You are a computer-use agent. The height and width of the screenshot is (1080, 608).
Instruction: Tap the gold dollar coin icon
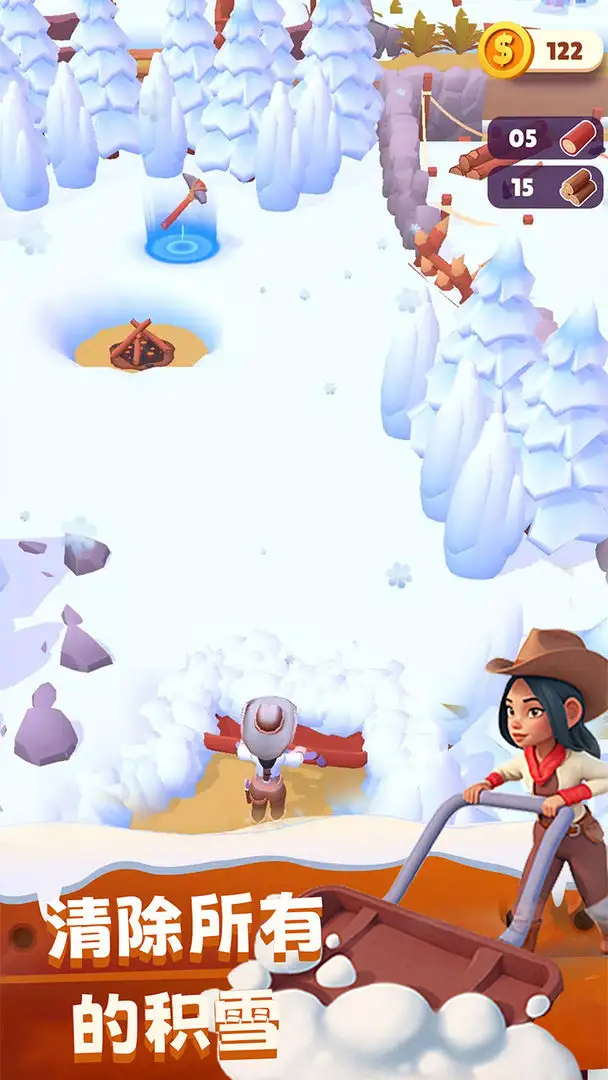tap(503, 49)
